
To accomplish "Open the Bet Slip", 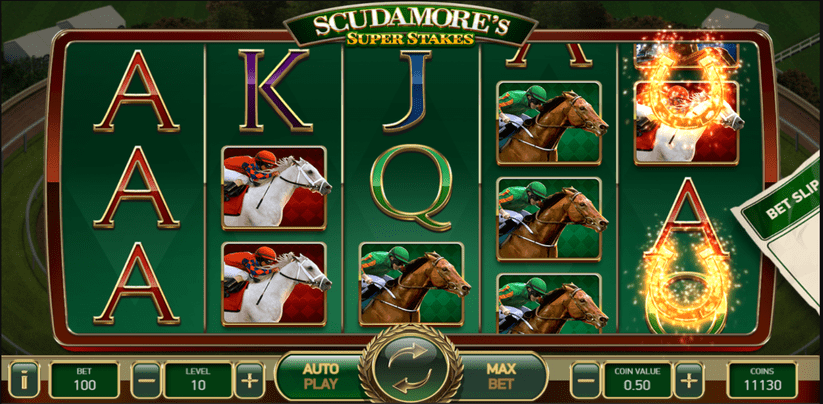I will [x=787, y=220].
